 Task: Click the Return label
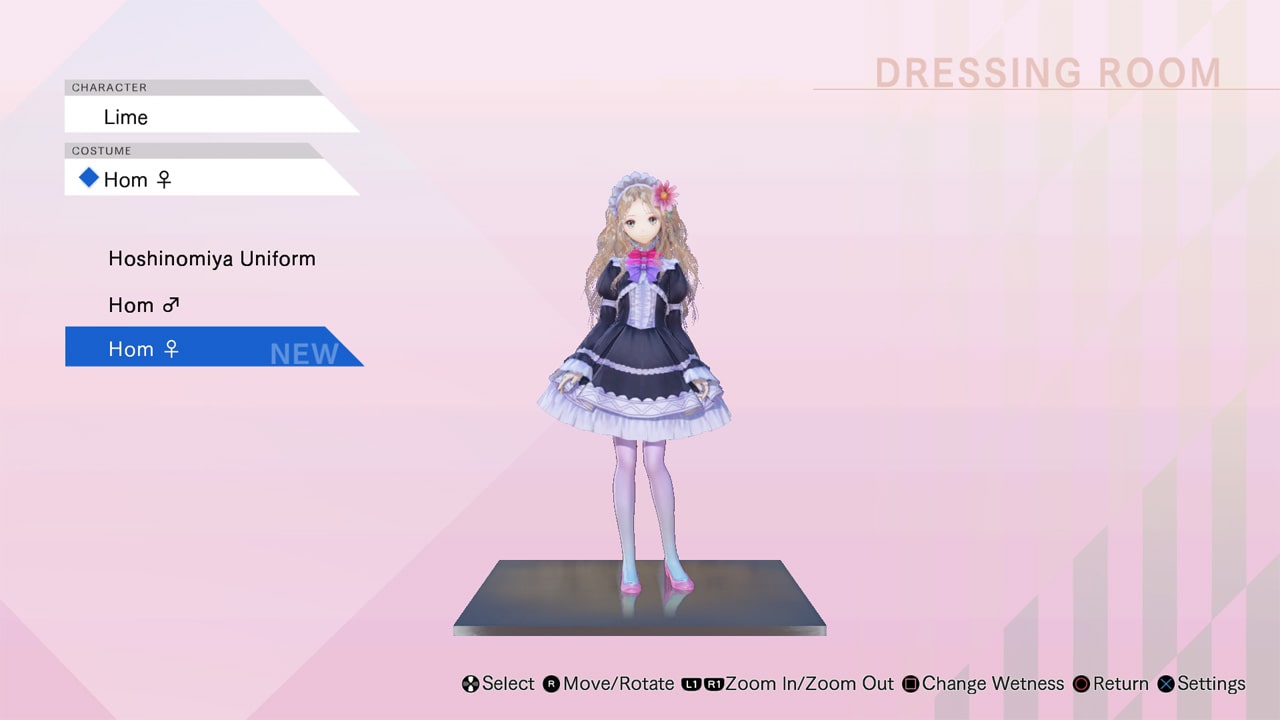(x=1119, y=684)
